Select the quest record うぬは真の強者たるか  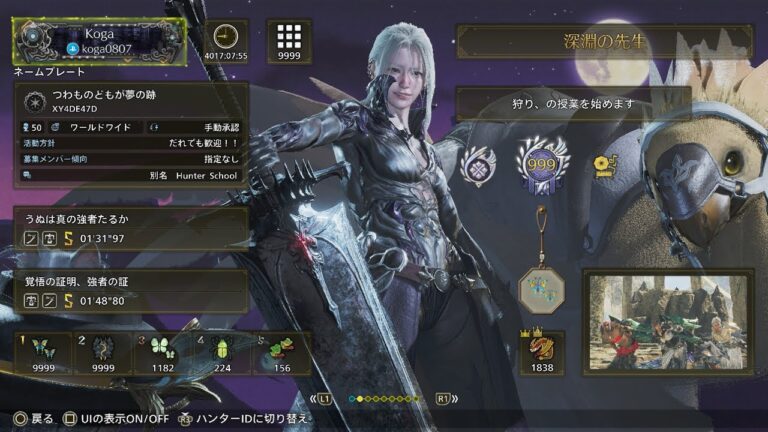tap(130, 228)
